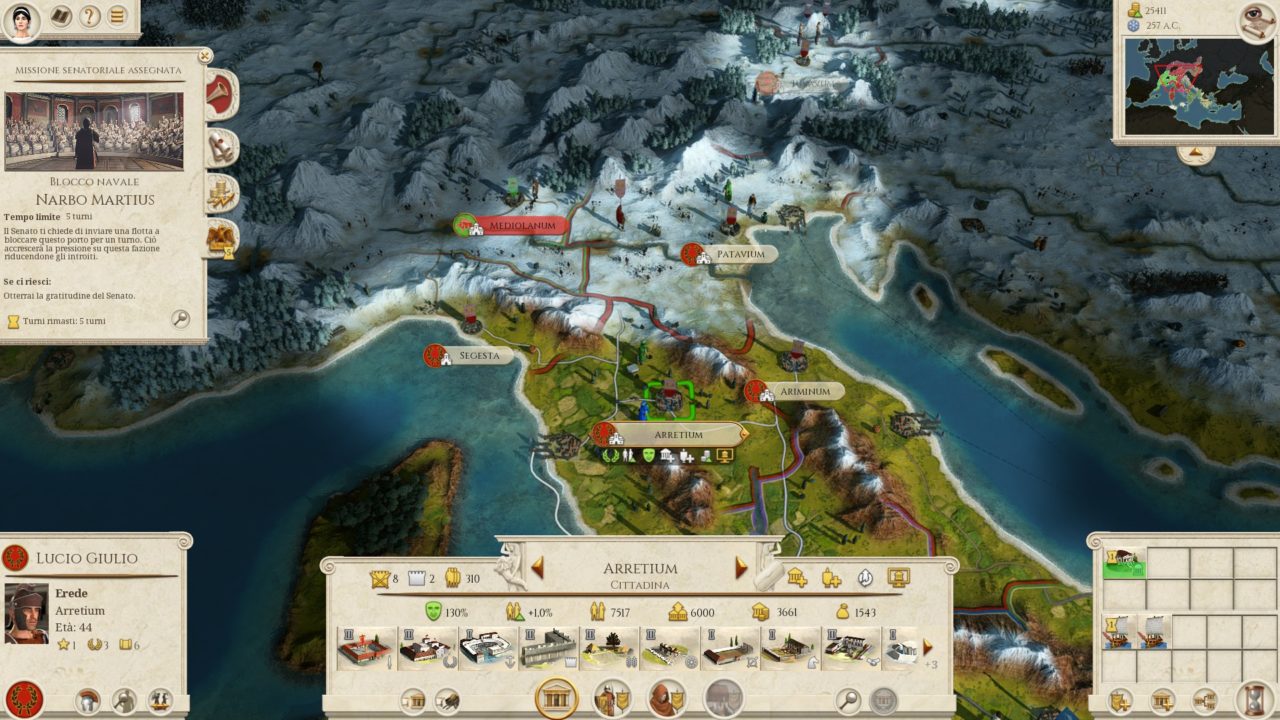Go to next settlement arrow
The height and width of the screenshot is (720, 1280).
pyautogui.click(x=741, y=568)
